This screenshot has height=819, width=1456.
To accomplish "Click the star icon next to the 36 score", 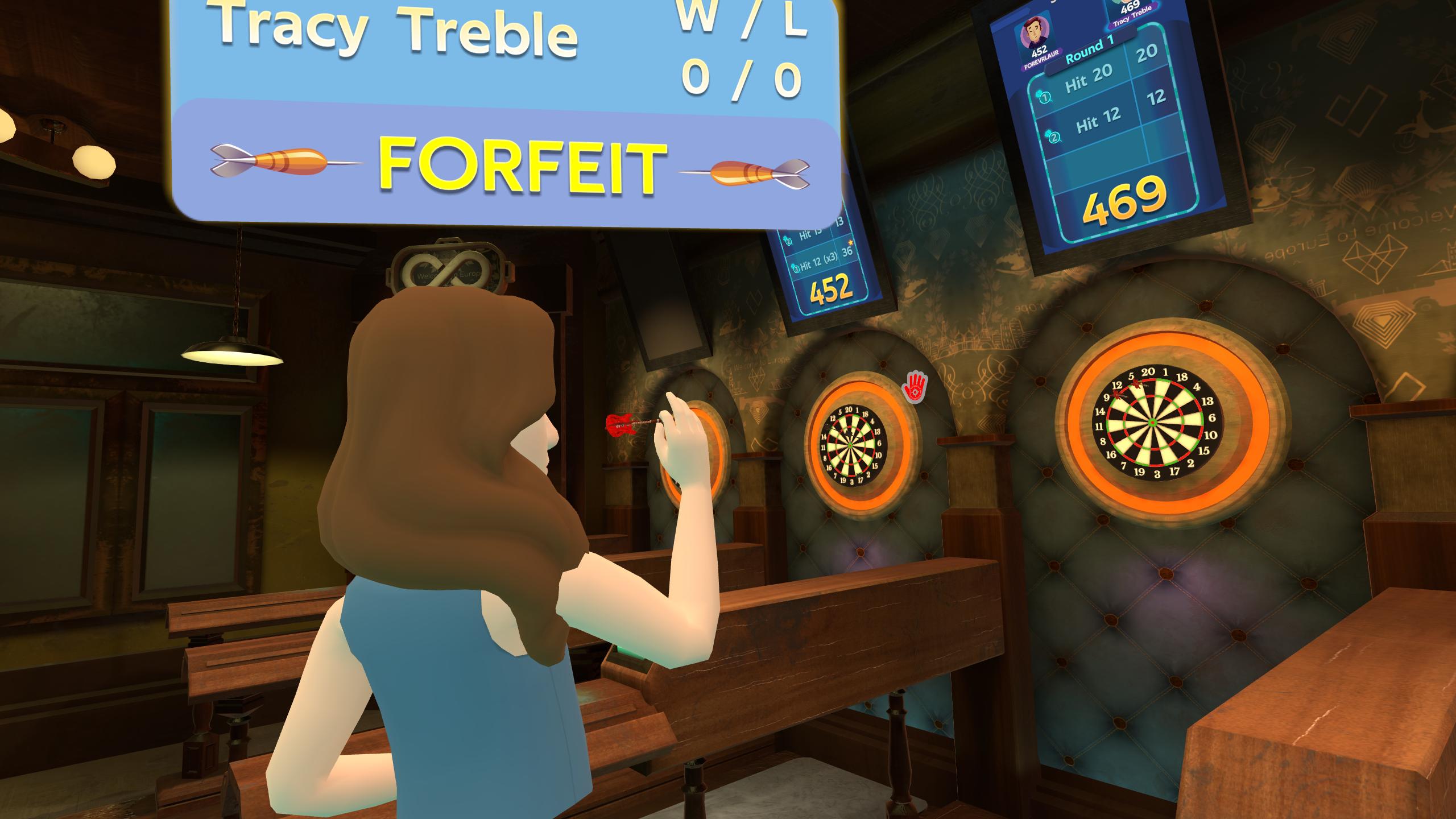I will [851, 243].
